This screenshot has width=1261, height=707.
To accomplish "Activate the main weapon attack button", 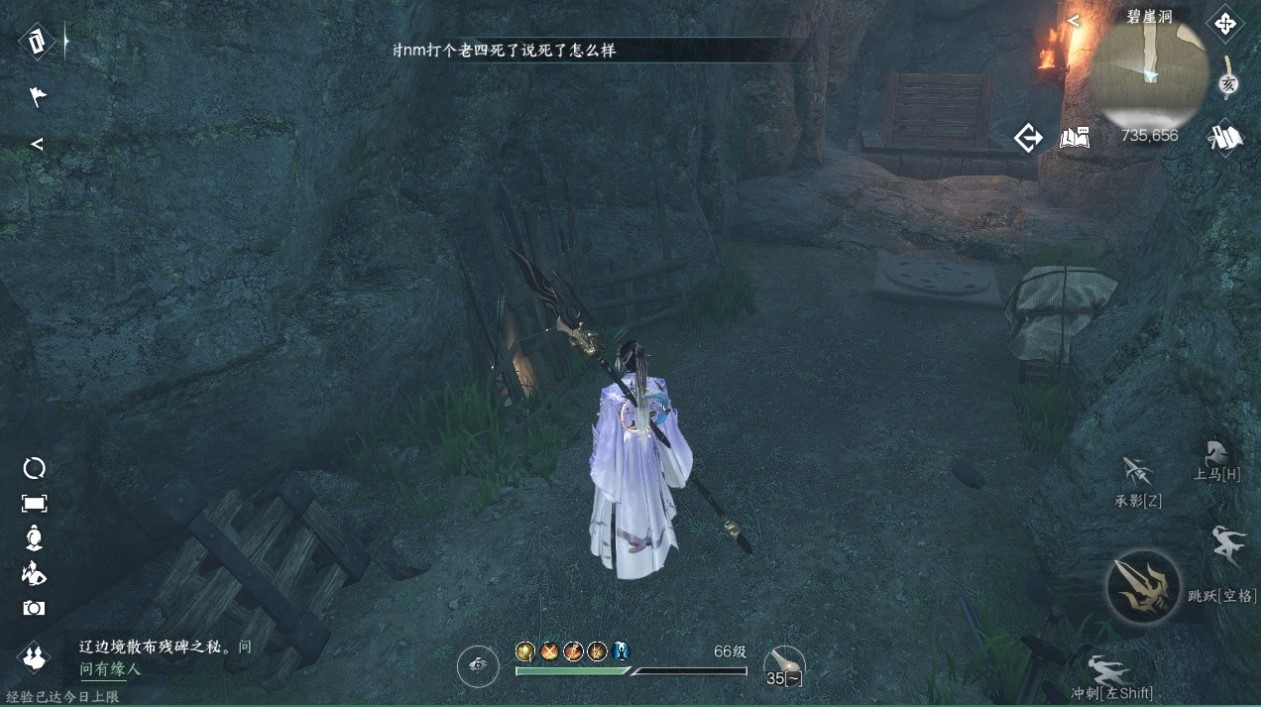I will click(x=1144, y=587).
